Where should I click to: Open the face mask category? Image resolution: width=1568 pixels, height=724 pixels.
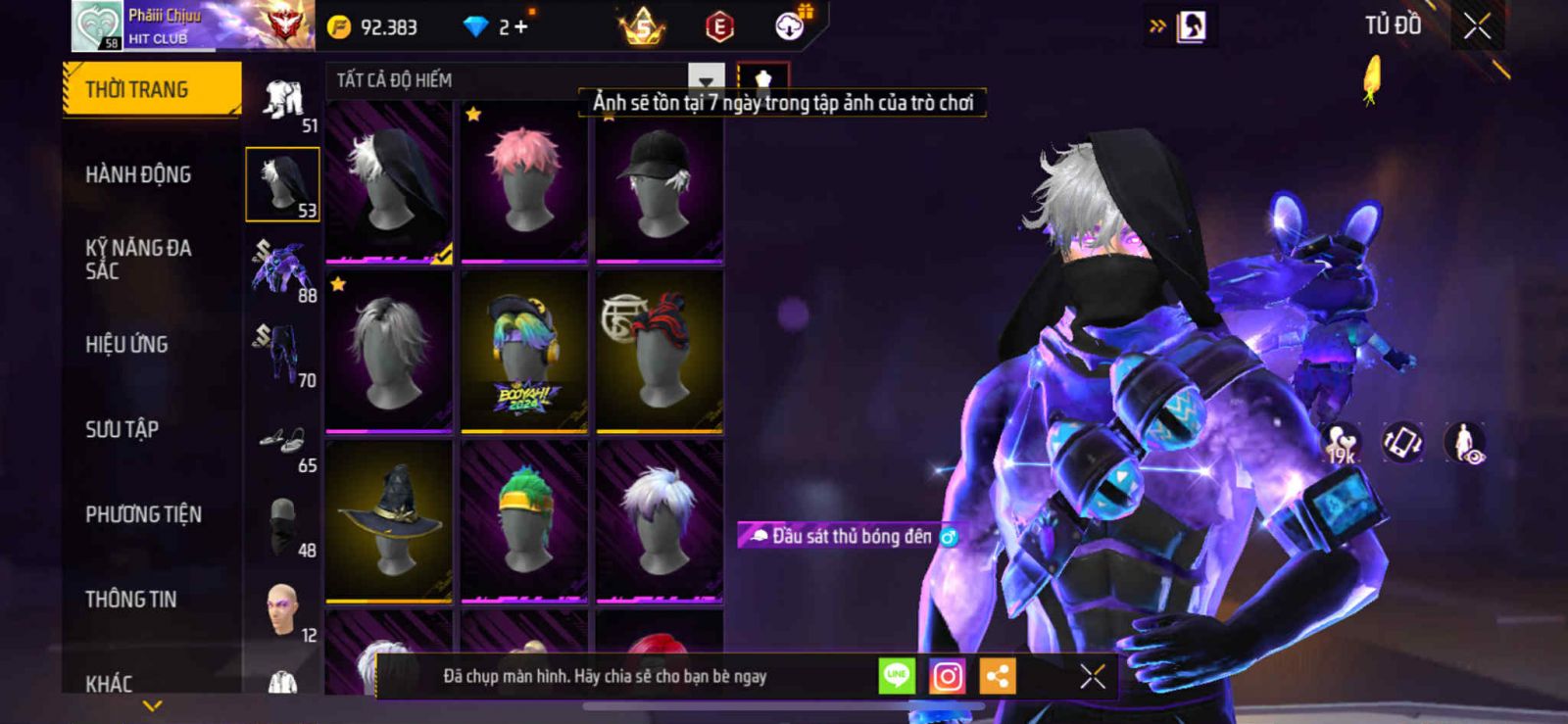pyautogui.click(x=282, y=524)
